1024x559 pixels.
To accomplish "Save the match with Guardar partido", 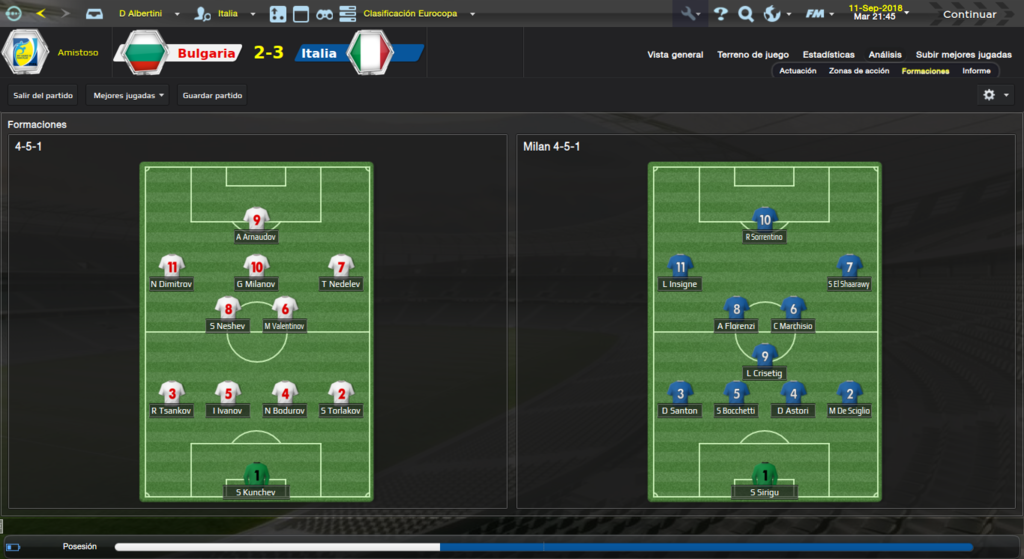I will point(213,95).
